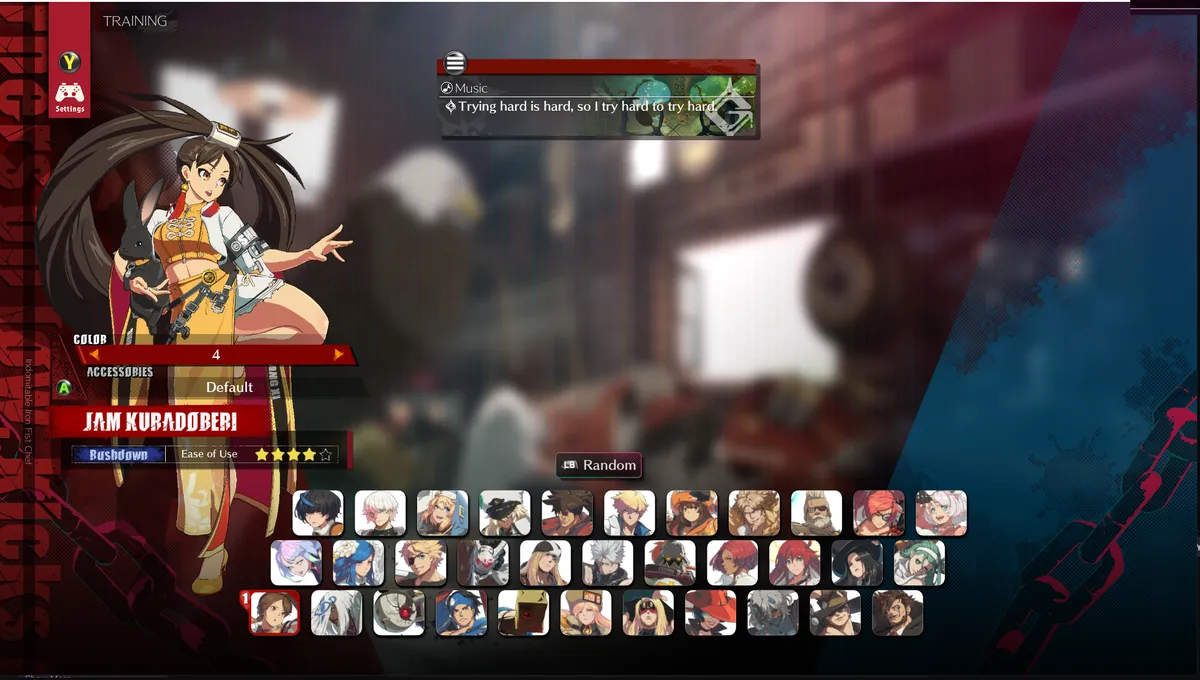Choose the Random character button
This screenshot has height=680, width=1200.
coord(598,465)
